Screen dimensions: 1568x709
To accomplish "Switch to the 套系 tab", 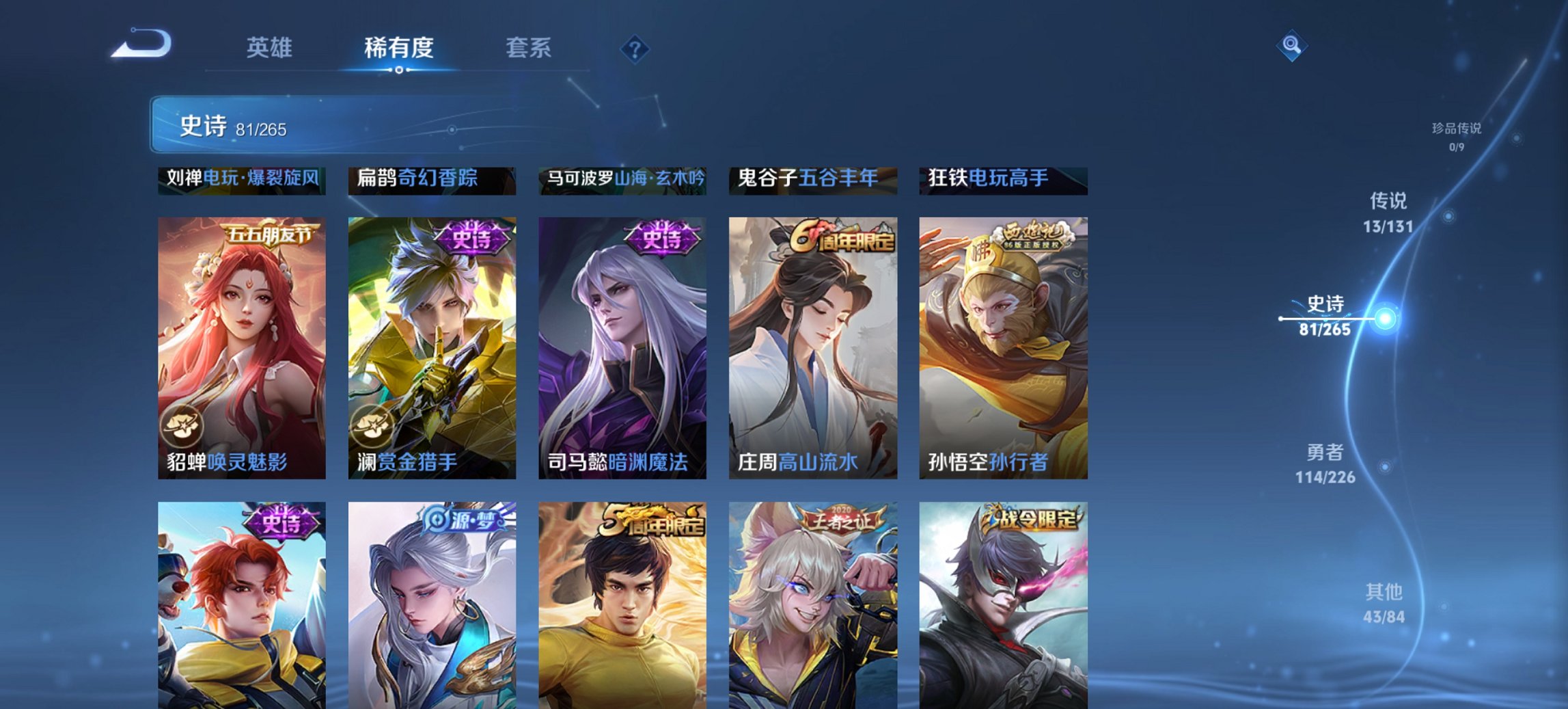I will 528,48.
